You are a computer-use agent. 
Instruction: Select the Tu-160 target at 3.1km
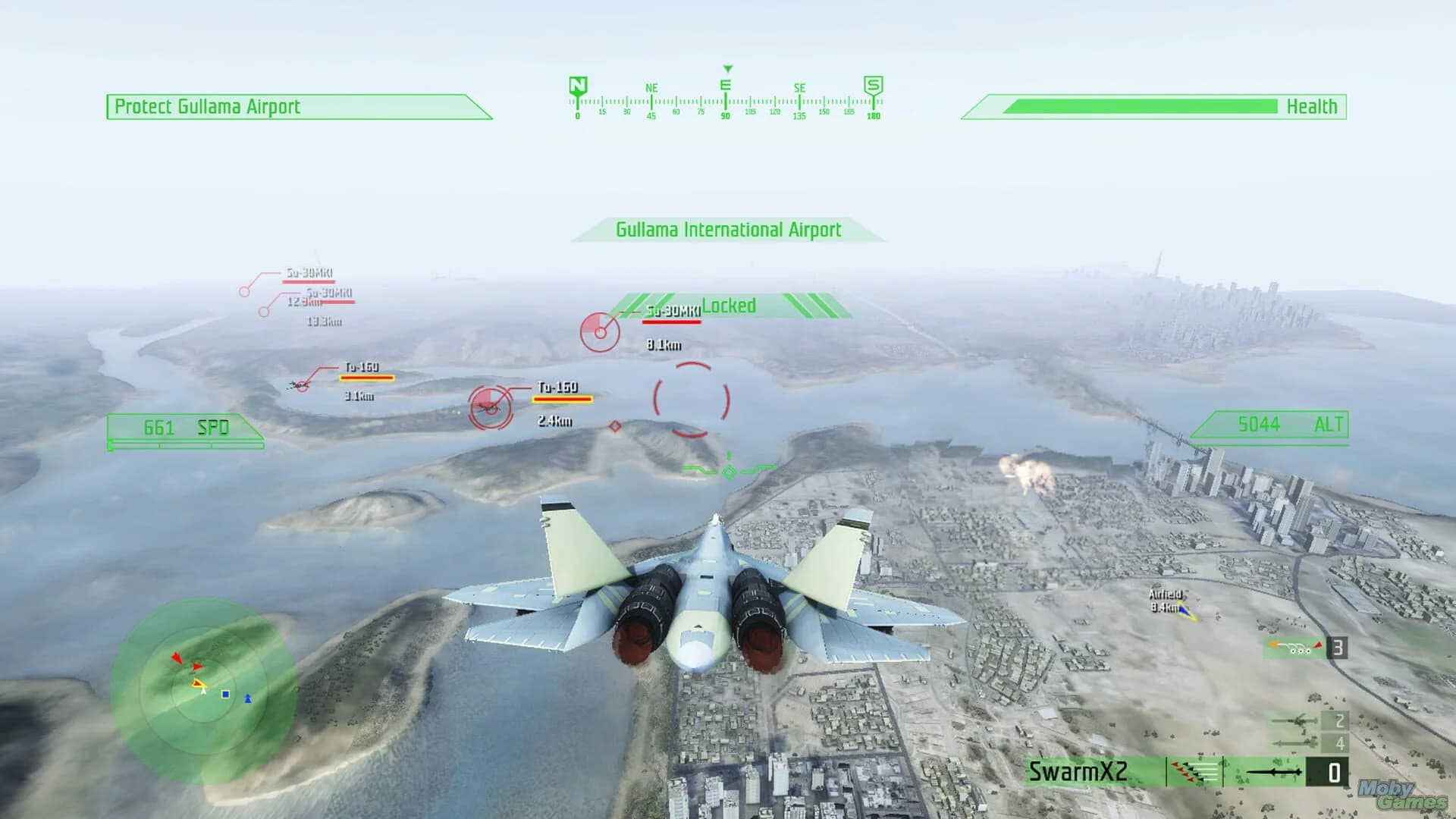coord(302,387)
